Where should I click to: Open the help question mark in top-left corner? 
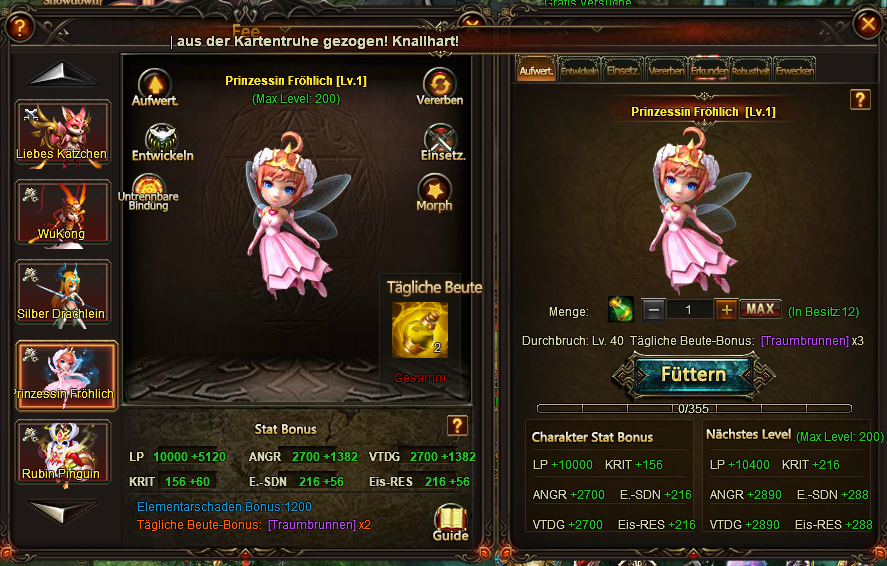[x=19, y=28]
